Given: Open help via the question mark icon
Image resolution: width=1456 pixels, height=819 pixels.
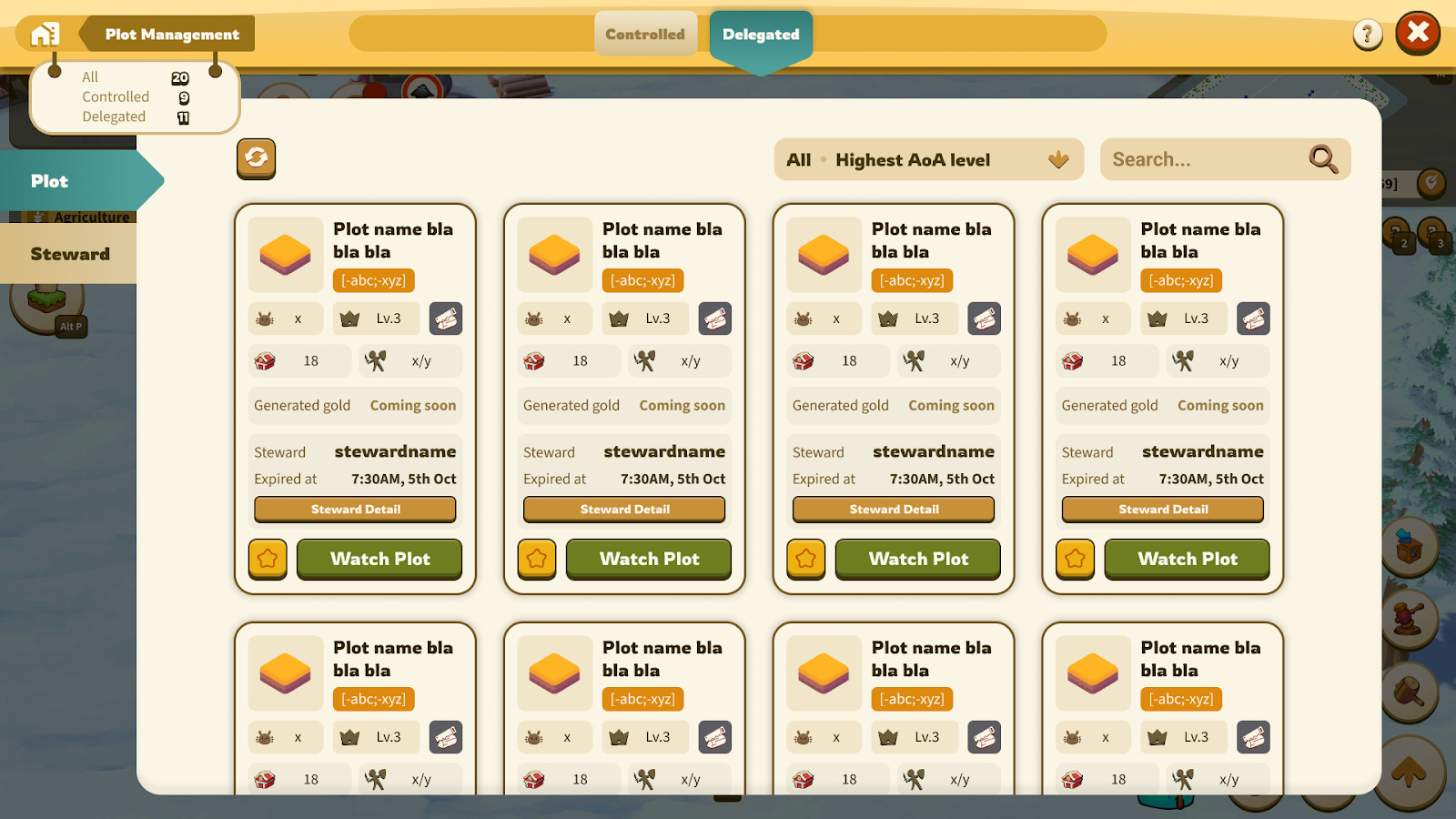Looking at the screenshot, I should [x=1368, y=33].
